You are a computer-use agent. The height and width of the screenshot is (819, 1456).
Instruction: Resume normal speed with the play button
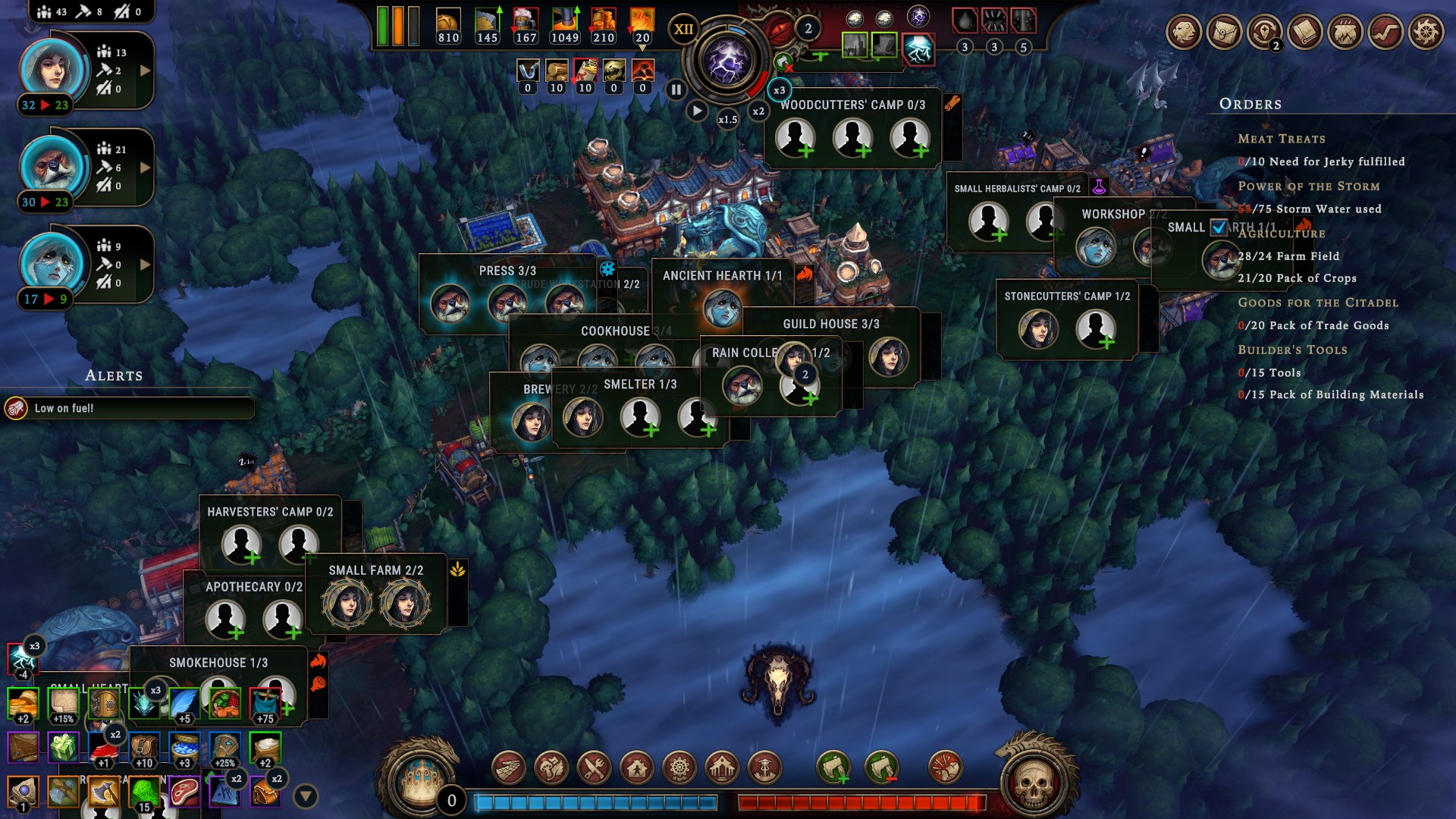coord(697,111)
